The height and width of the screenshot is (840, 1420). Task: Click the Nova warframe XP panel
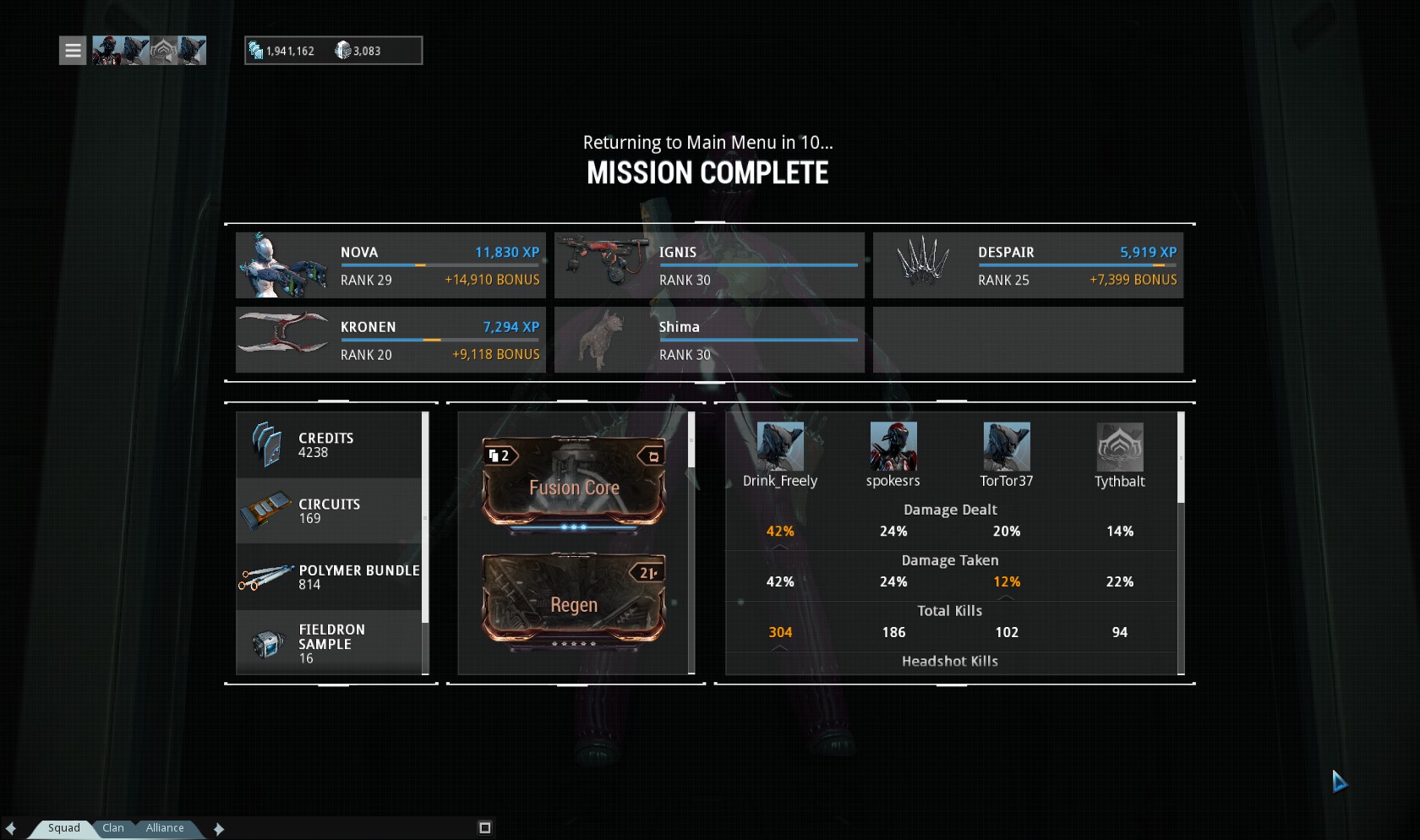click(x=390, y=265)
